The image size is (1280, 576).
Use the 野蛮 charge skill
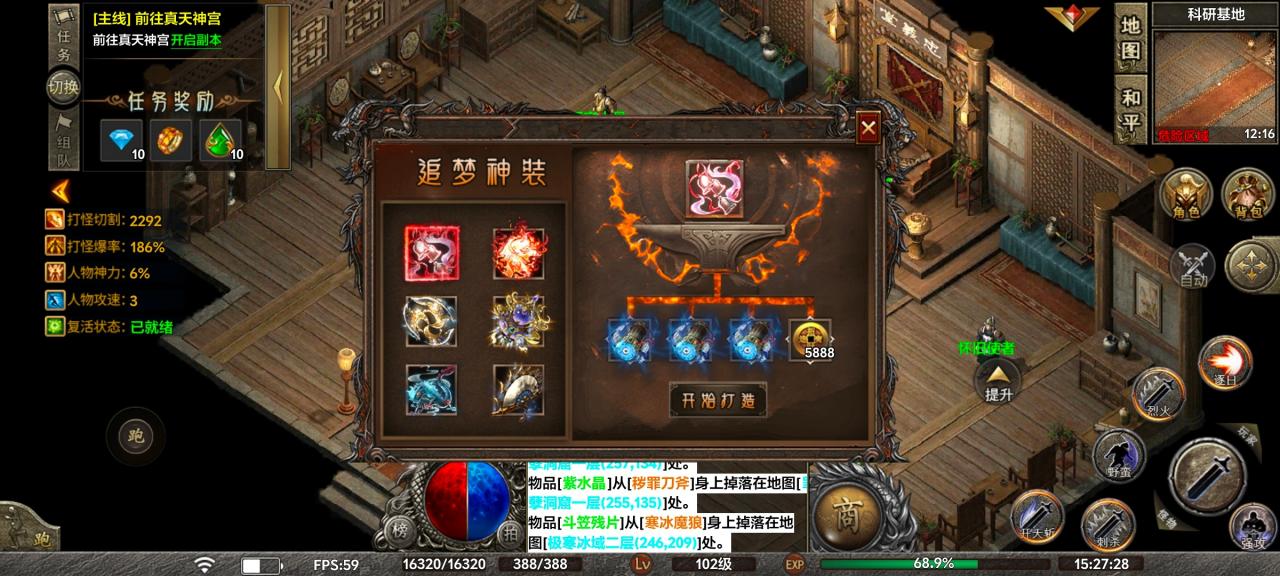(x=1117, y=456)
